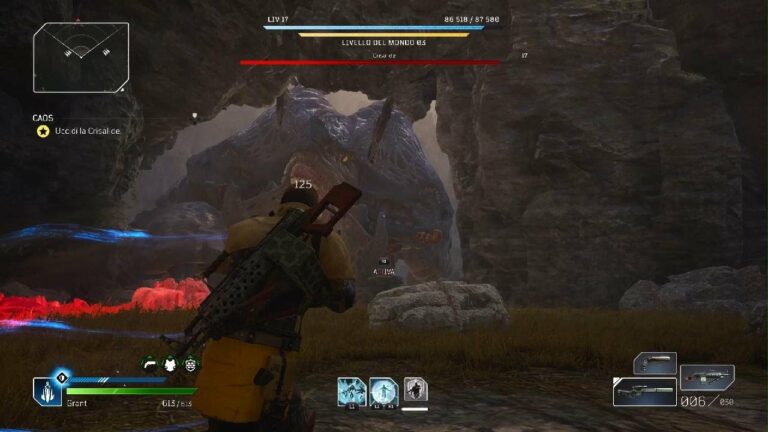Open the minimap radar

[80, 57]
